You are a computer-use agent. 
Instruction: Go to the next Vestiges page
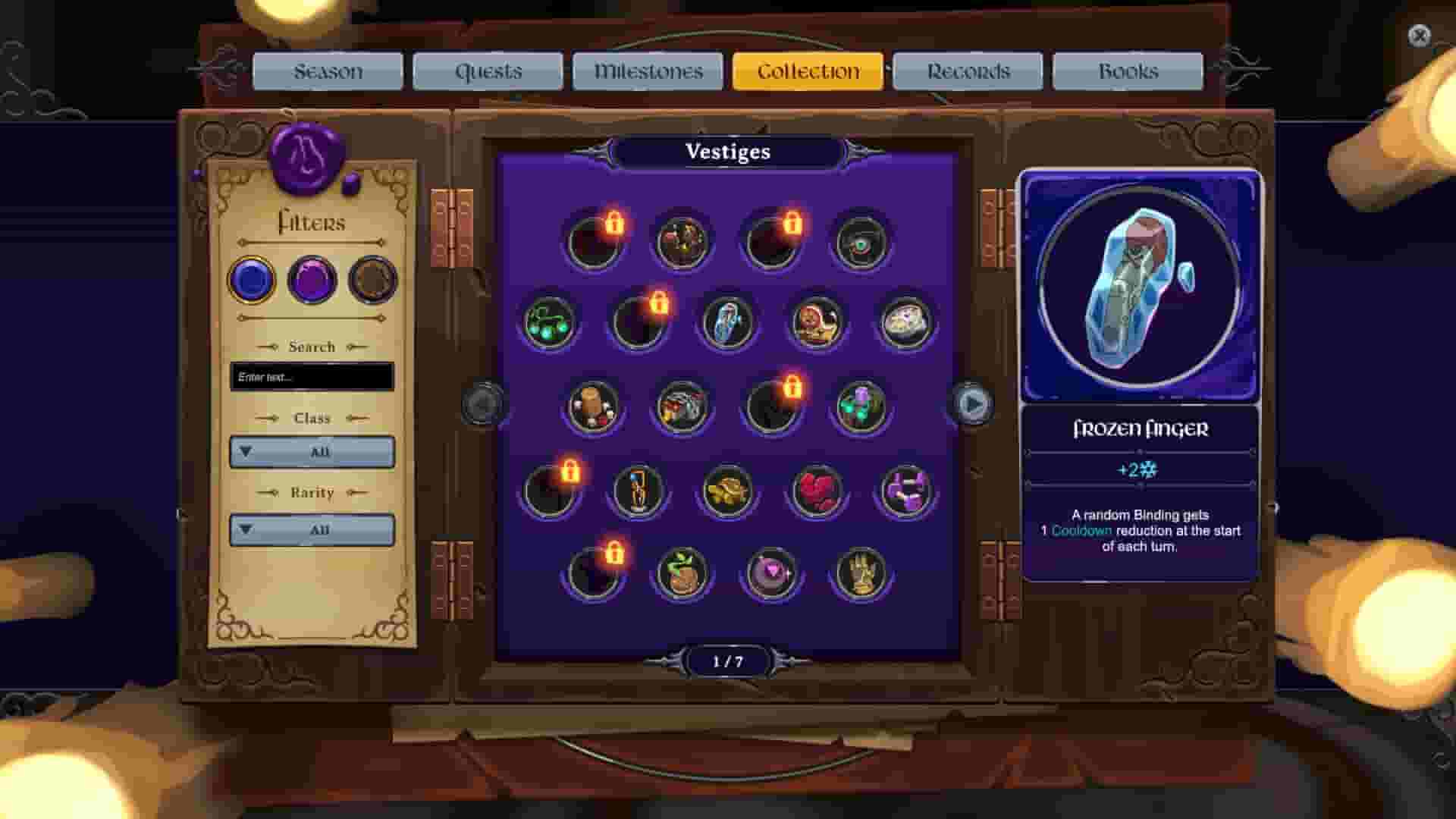tap(972, 404)
